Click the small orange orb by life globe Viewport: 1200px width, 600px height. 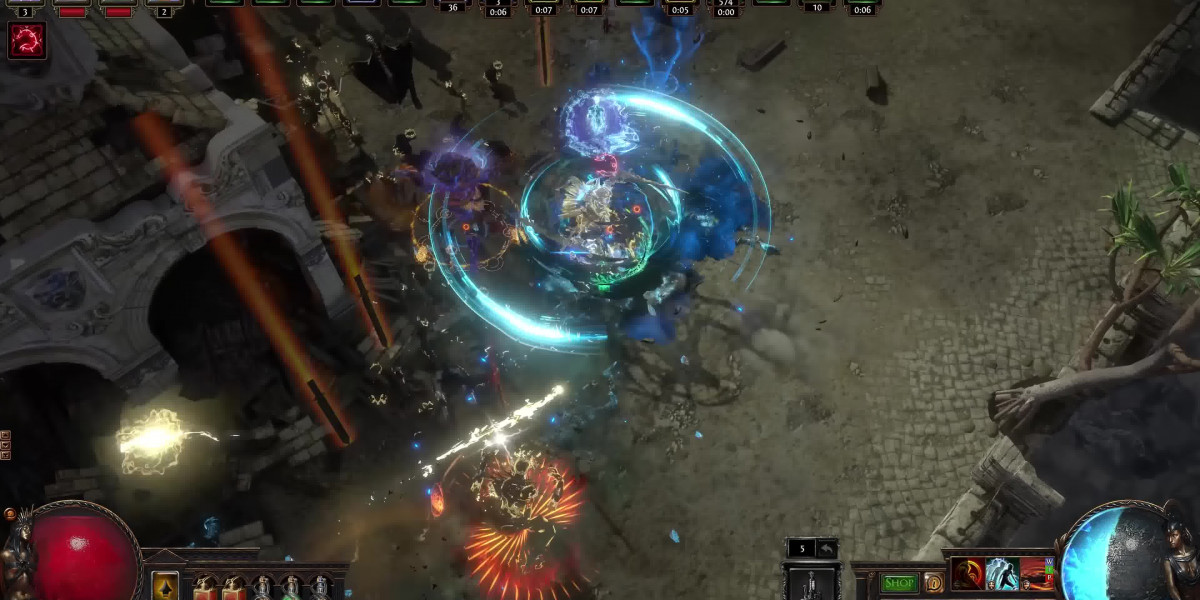click(x=11, y=515)
